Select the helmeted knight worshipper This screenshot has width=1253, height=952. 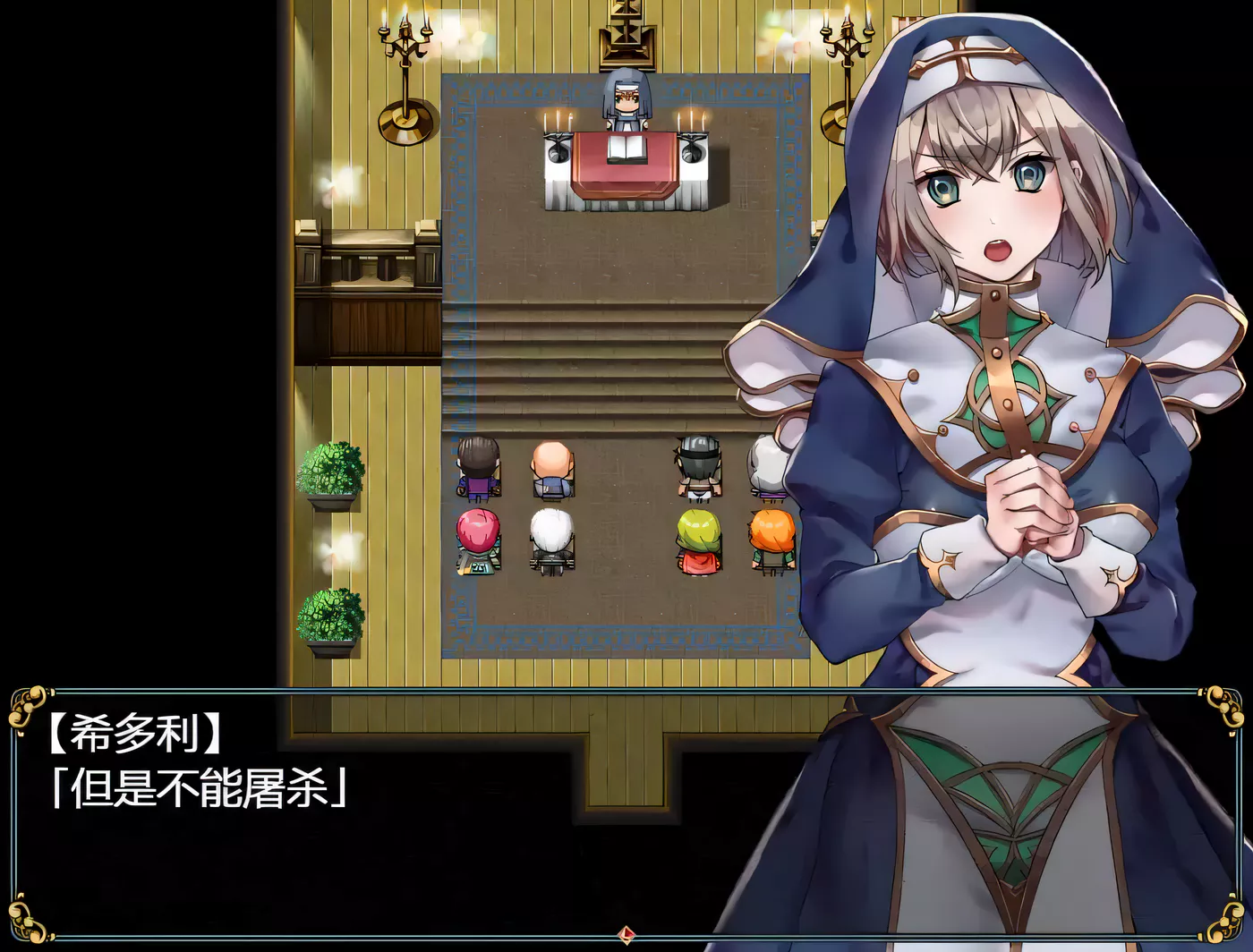pos(696,461)
